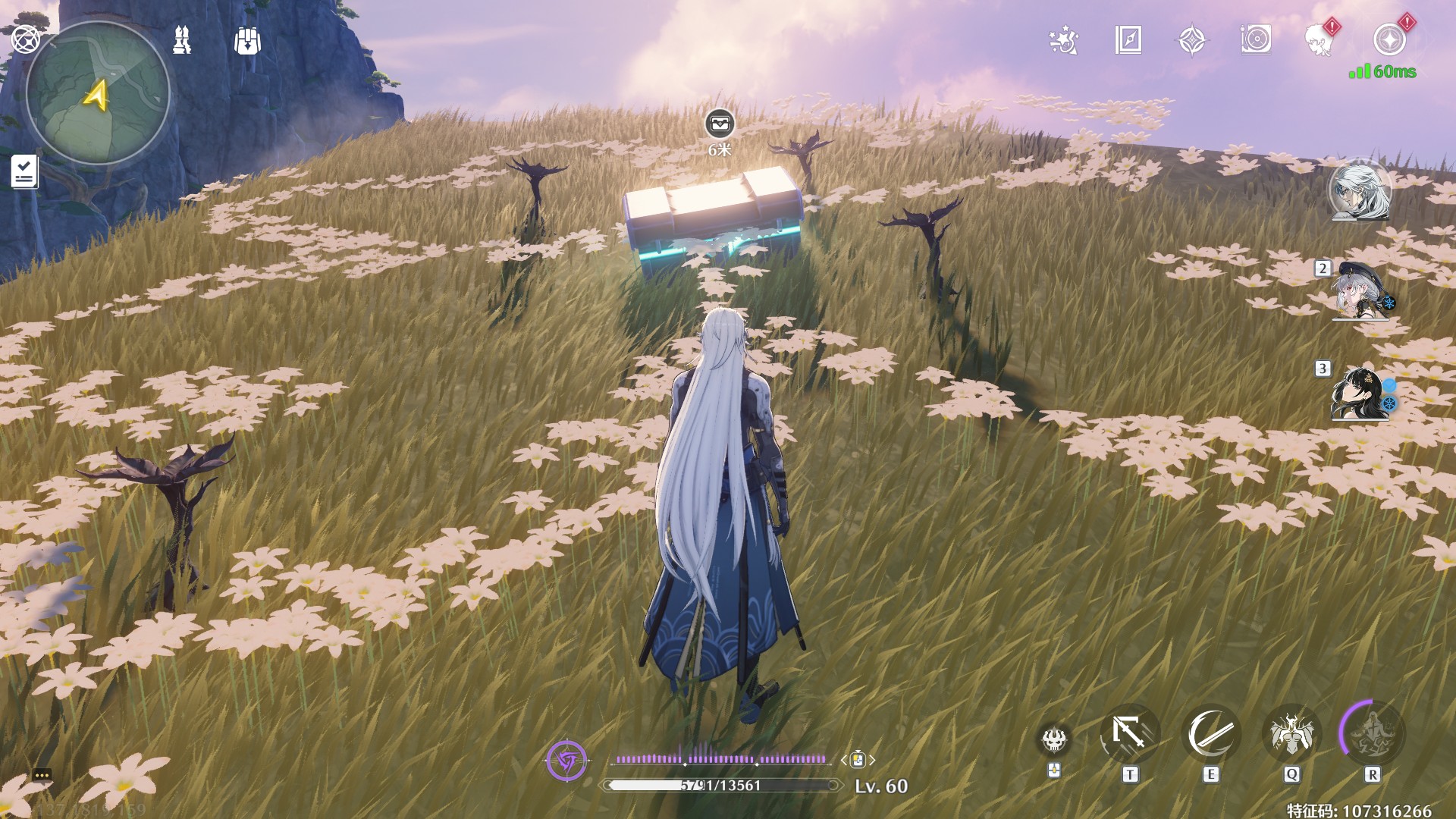1456x819 pixels.
Task: Open the four-pointed compass star icon
Action: tap(1192, 40)
